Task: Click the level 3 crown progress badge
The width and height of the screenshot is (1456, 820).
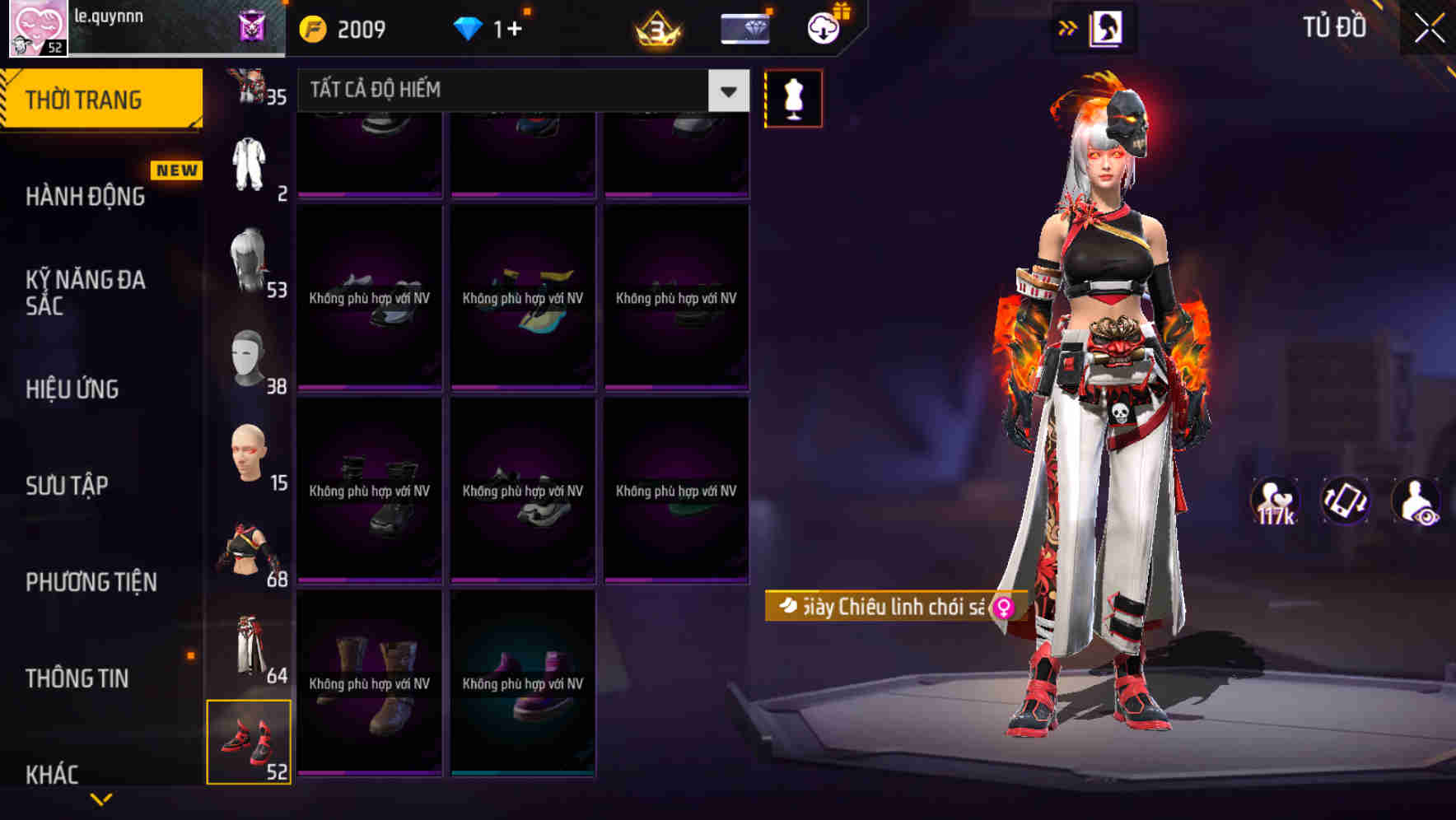Action: [655, 30]
